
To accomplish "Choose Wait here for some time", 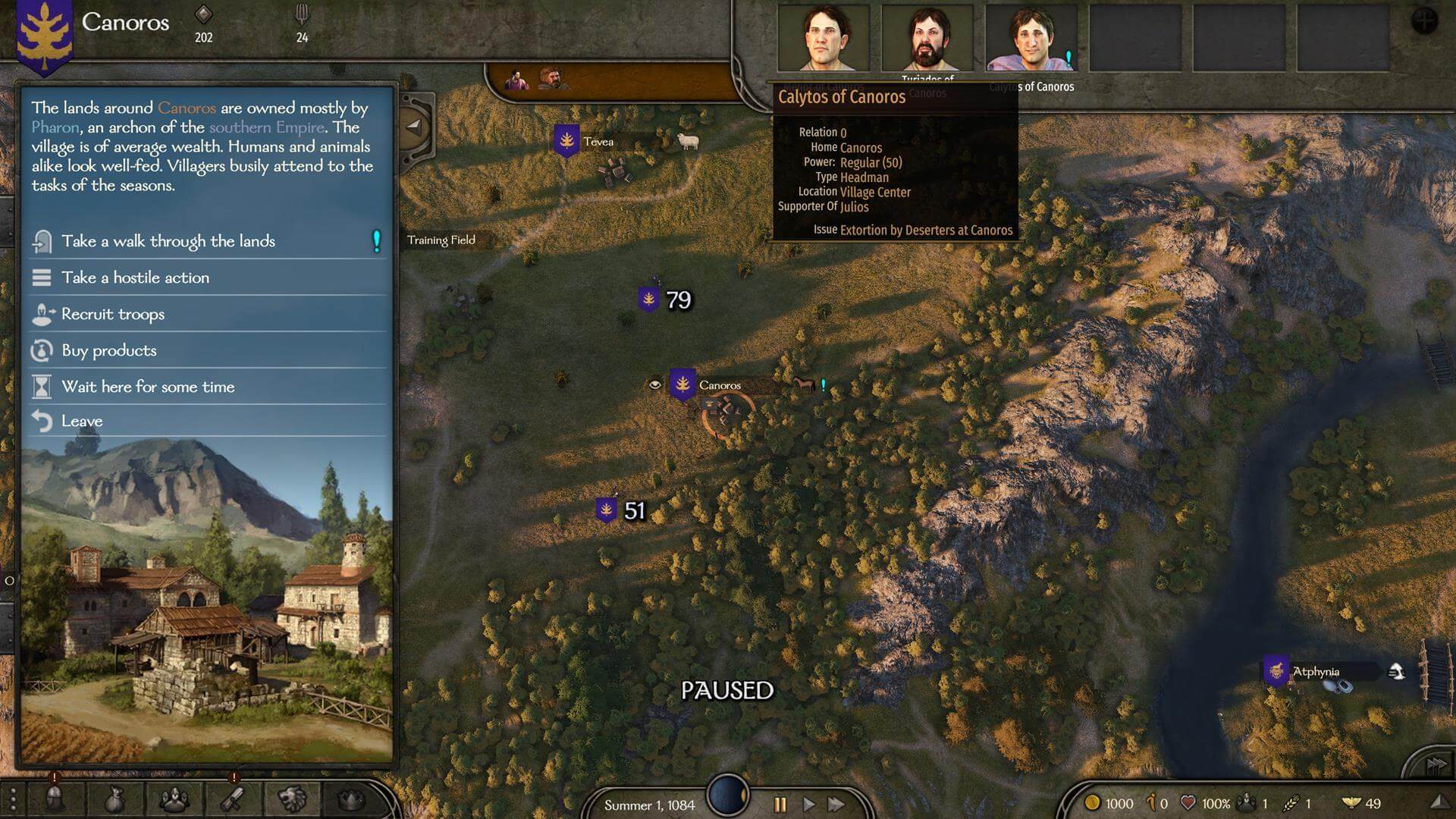I will pyautogui.click(x=148, y=387).
